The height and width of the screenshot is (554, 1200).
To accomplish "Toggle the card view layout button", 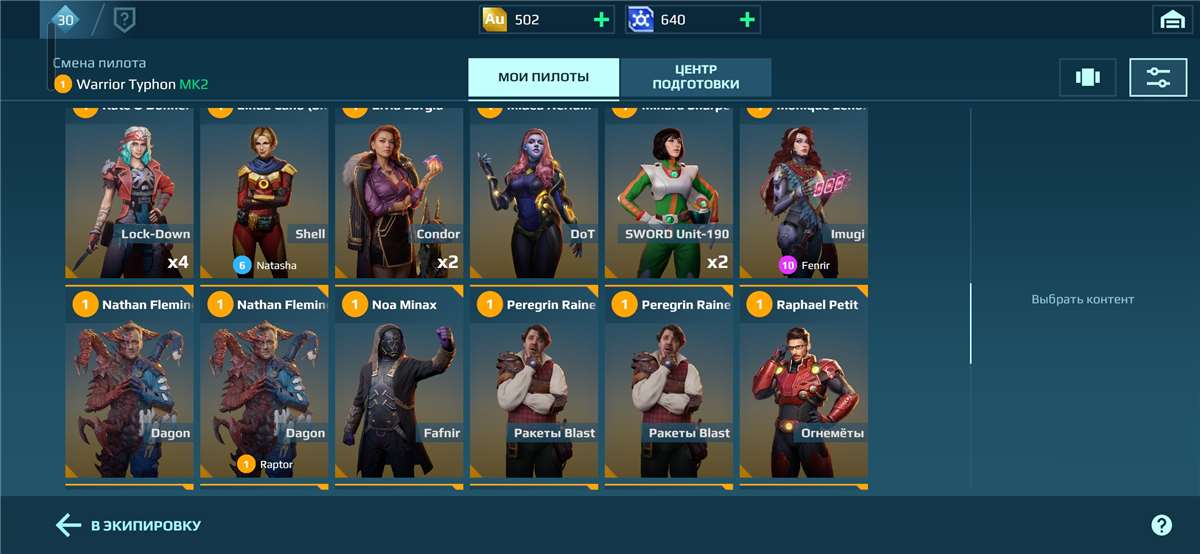I will click(x=1087, y=77).
